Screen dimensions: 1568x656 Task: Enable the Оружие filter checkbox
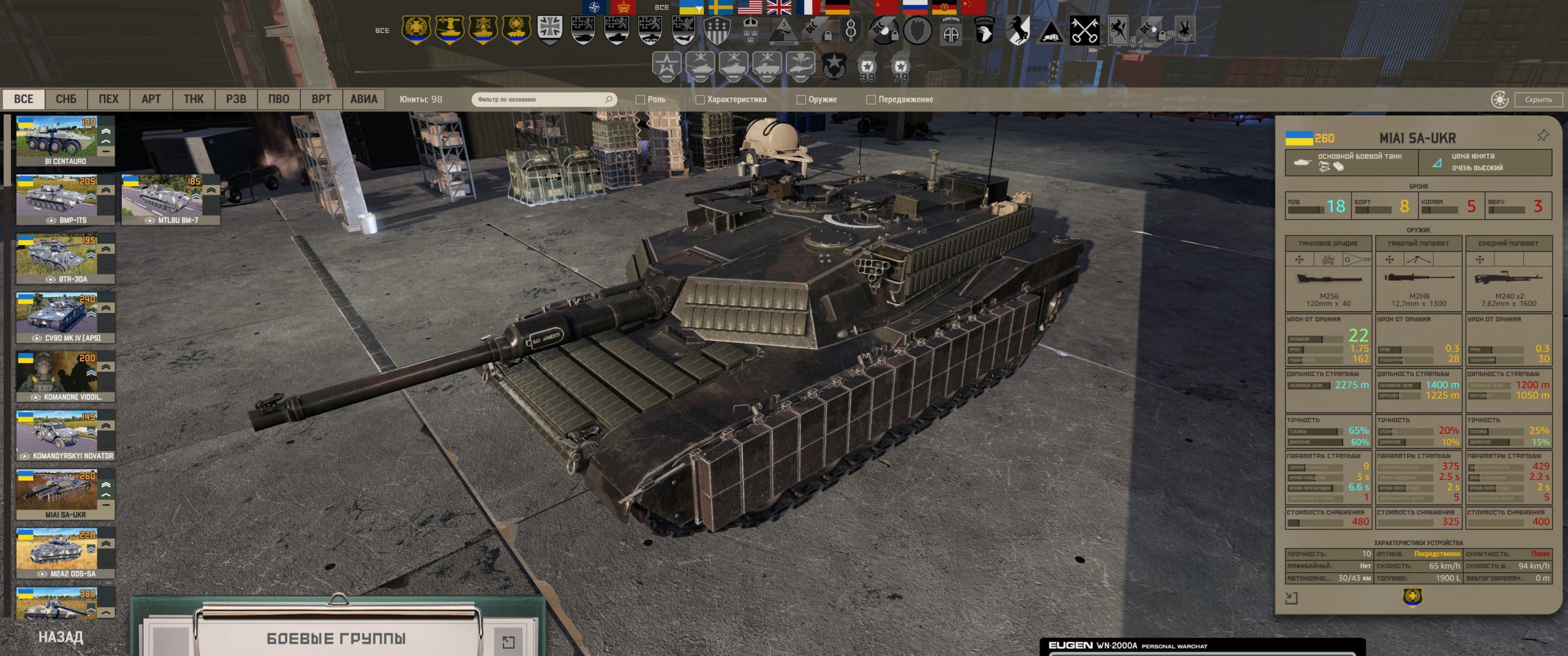pos(801,100)
